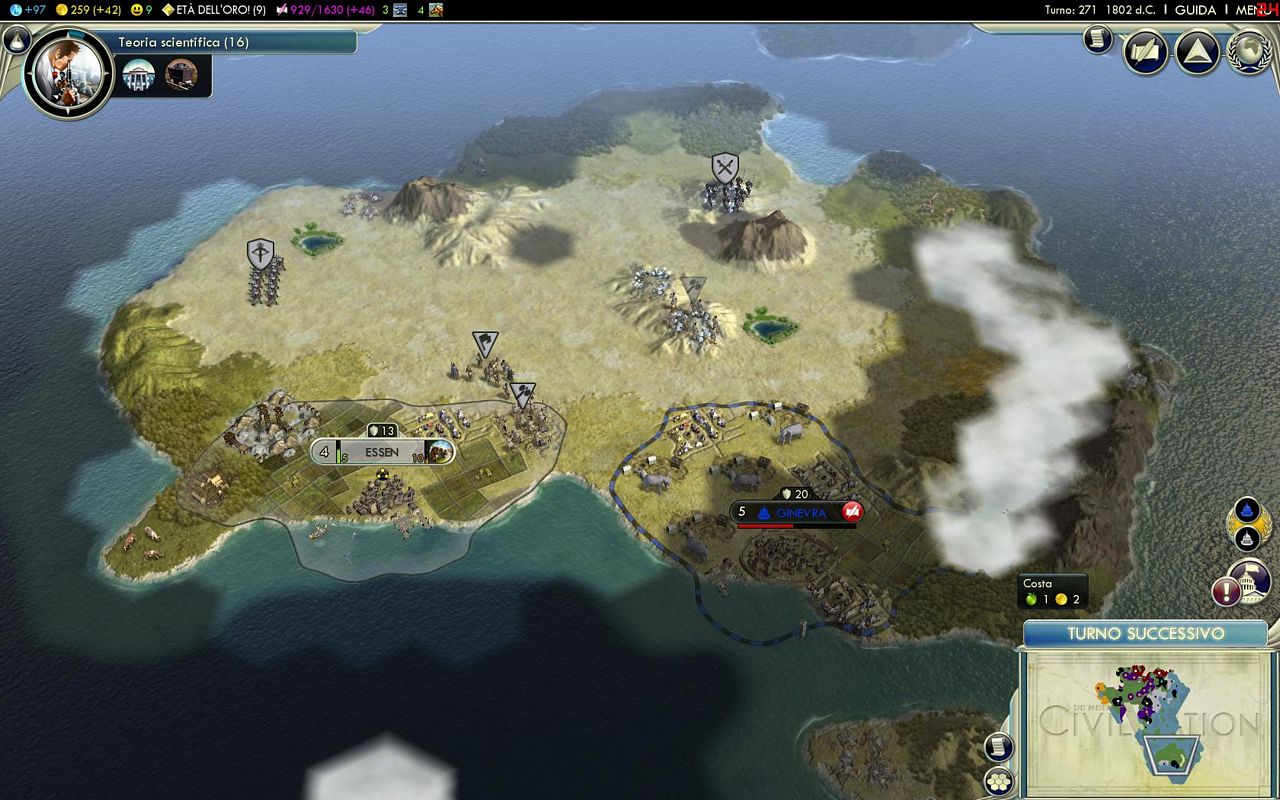The height and width of the screenshot is (800, 1280).
Task: Click the science per turn flask icon
Action: point(15,10)
